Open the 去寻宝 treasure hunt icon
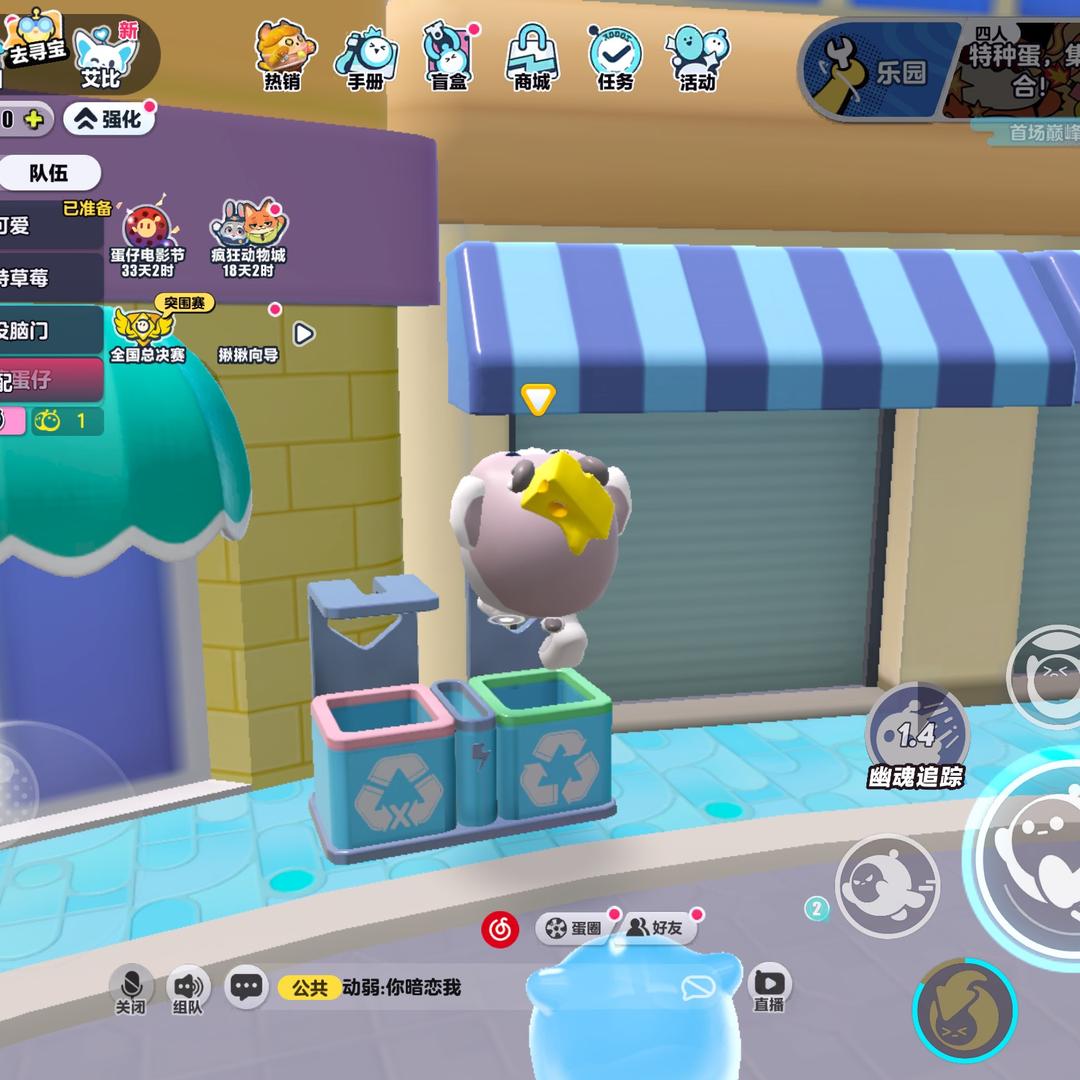This screenshot has height=1080, width=1080. [x=35, y=42]
